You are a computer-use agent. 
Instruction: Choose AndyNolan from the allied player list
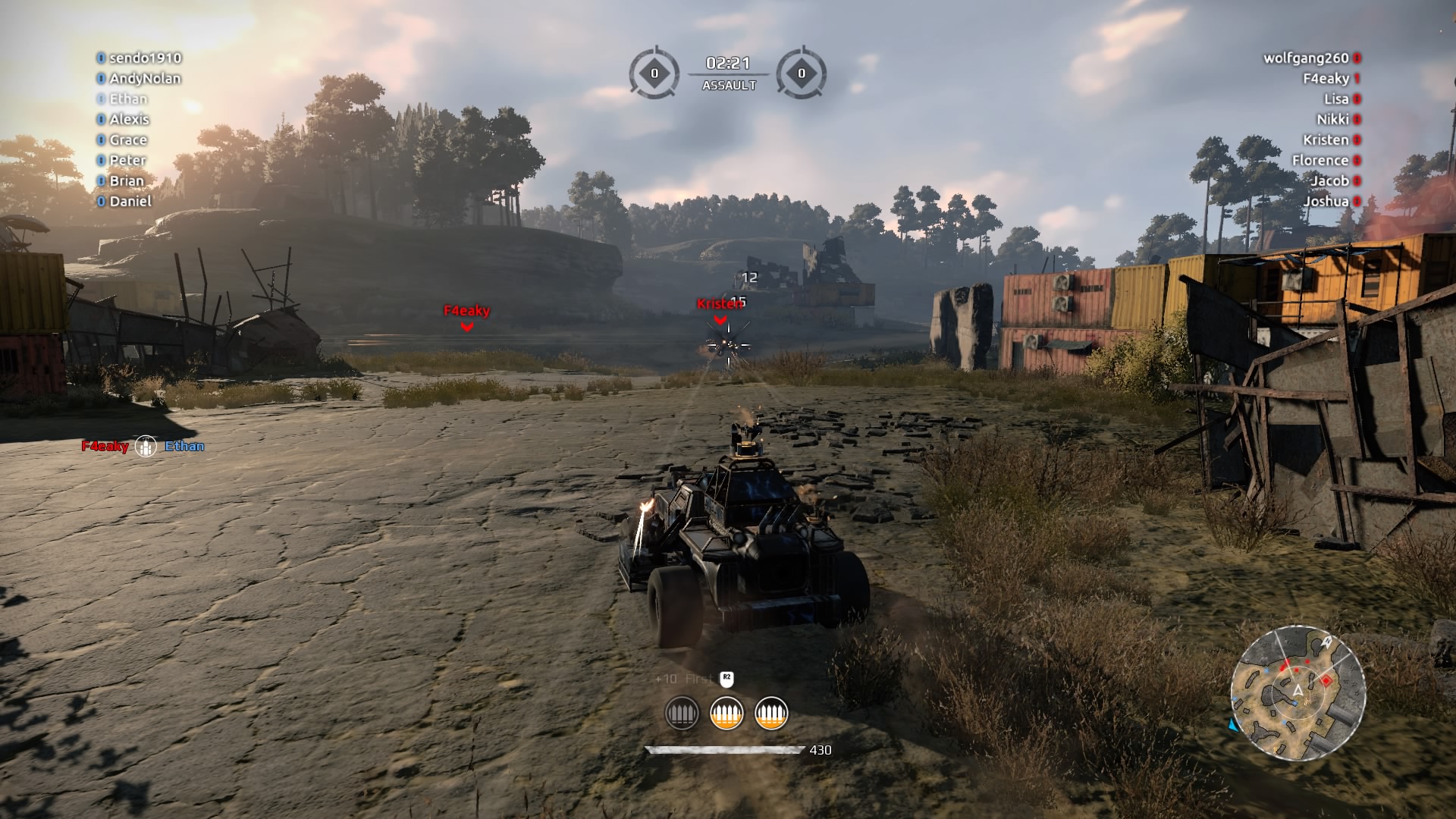145,78
